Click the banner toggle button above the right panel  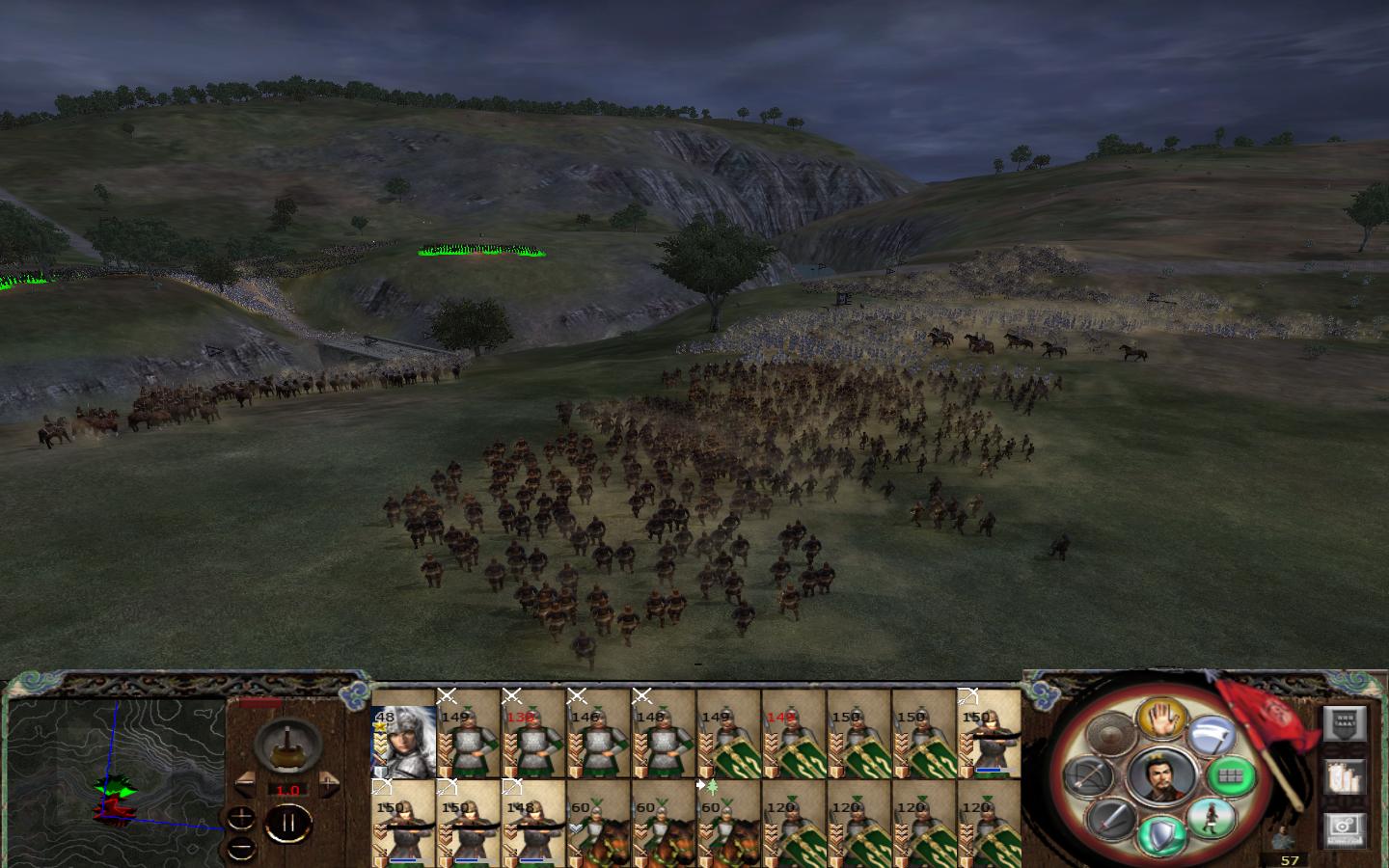point(1343,723)
